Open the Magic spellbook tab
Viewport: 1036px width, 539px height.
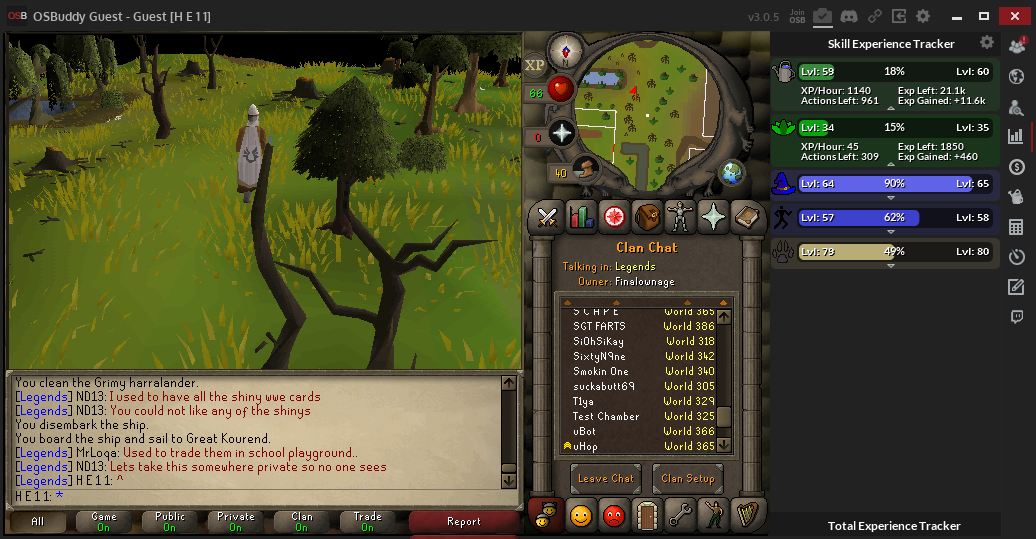746,216
